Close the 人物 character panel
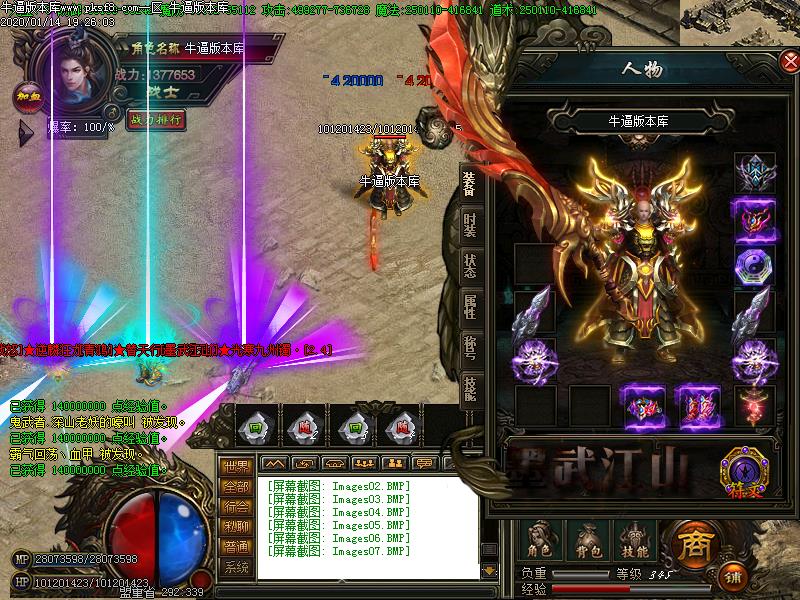Screen dimensions: 800x600 788,62
